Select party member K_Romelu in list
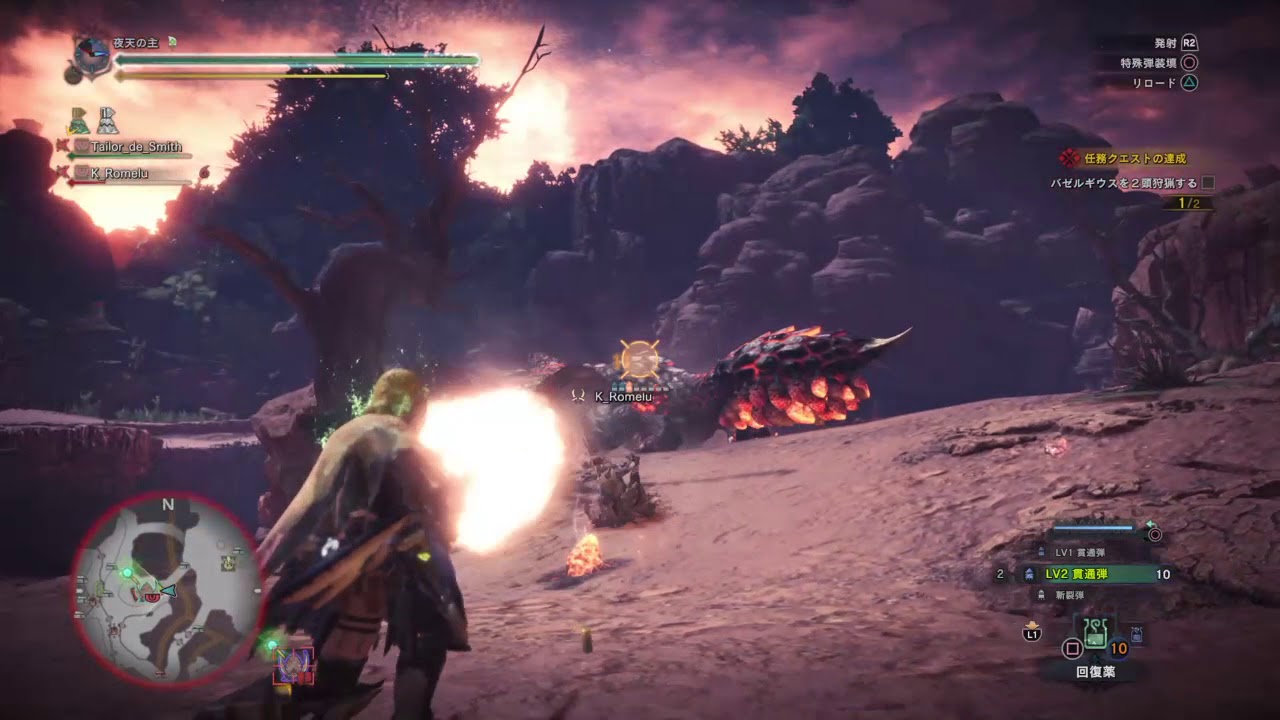The image size is (1280, 720). coord(122,173)
